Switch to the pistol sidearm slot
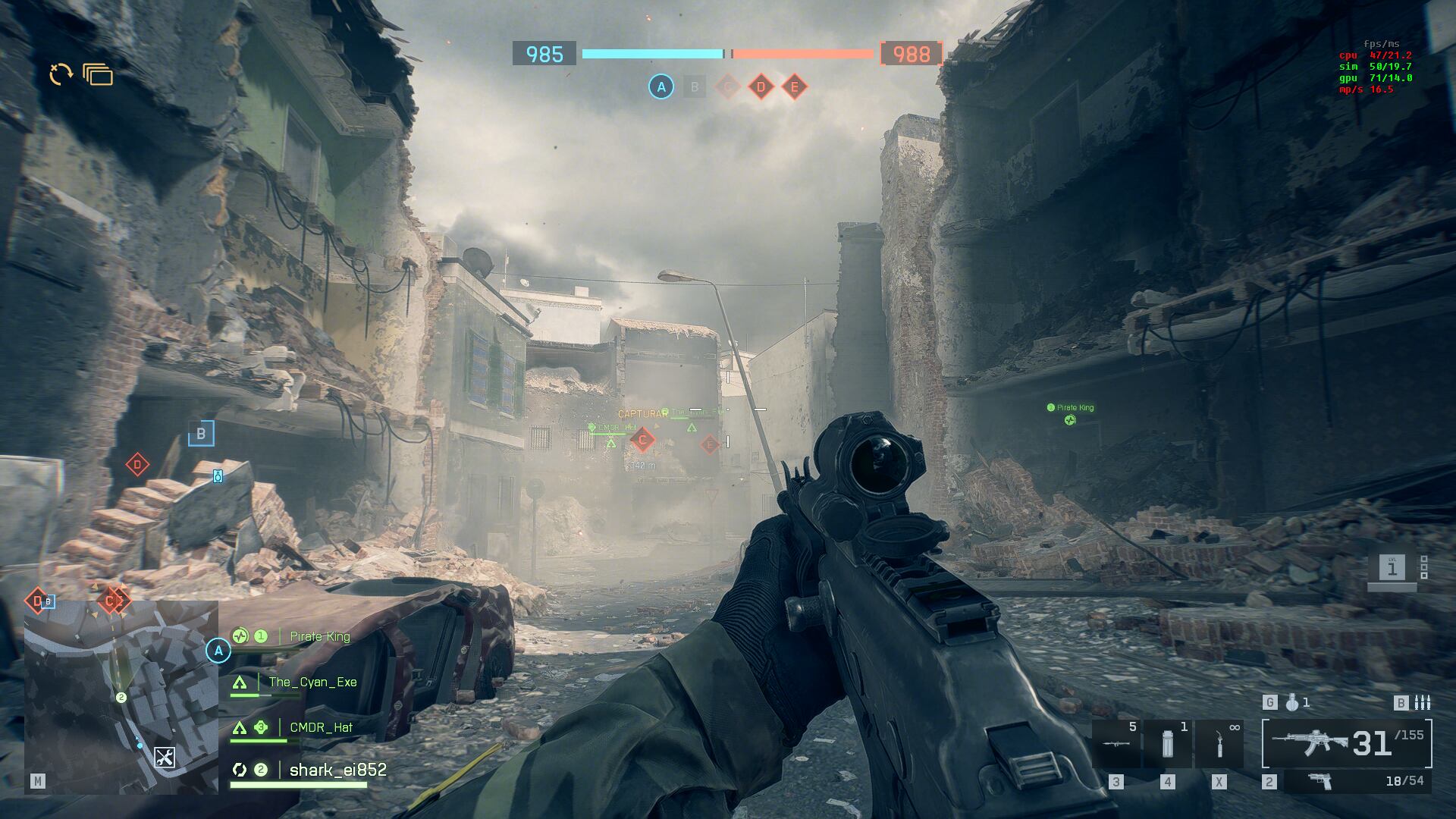The width and height of the screenshot is (1456, 819). [x=1321, y=781]
